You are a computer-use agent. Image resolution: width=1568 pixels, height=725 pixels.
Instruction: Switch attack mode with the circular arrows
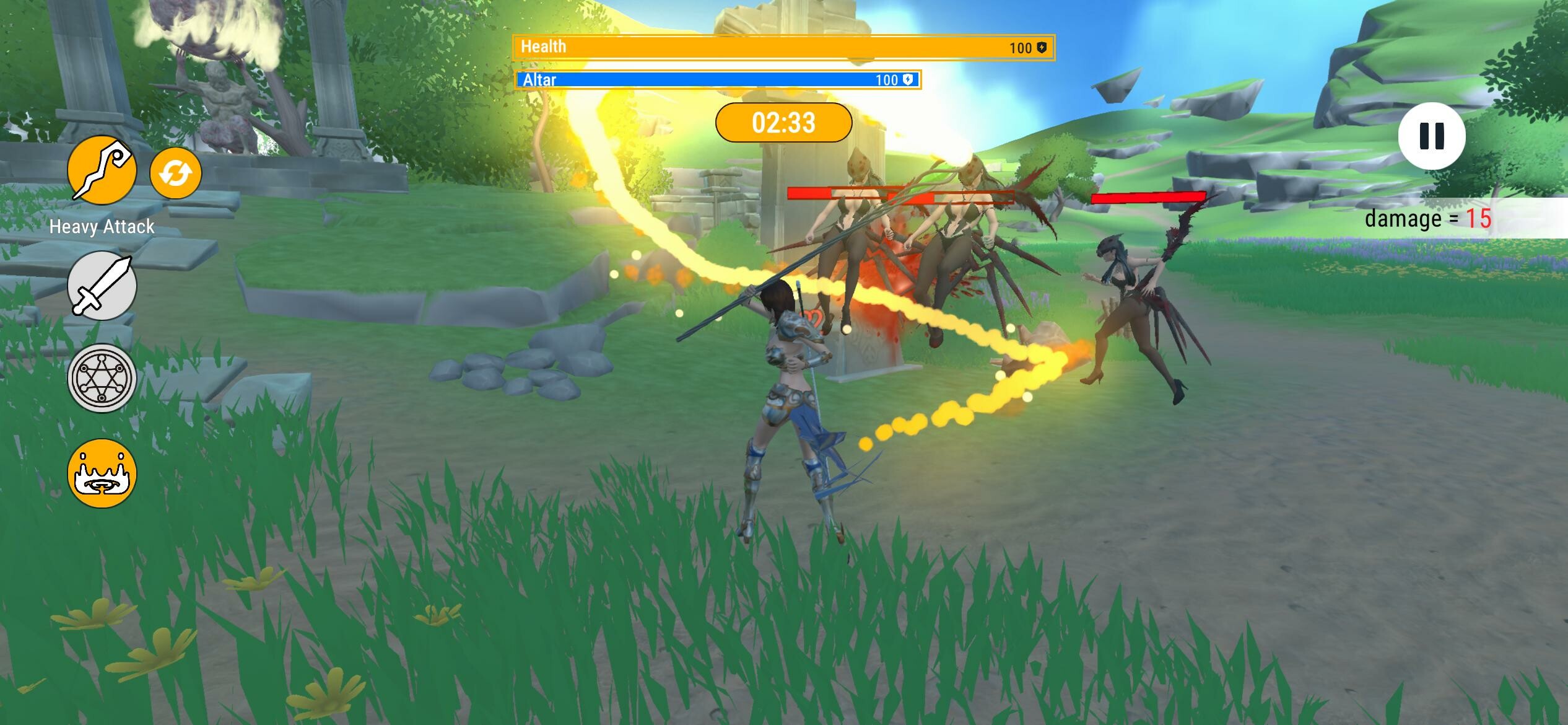click(x=175, y=174)
